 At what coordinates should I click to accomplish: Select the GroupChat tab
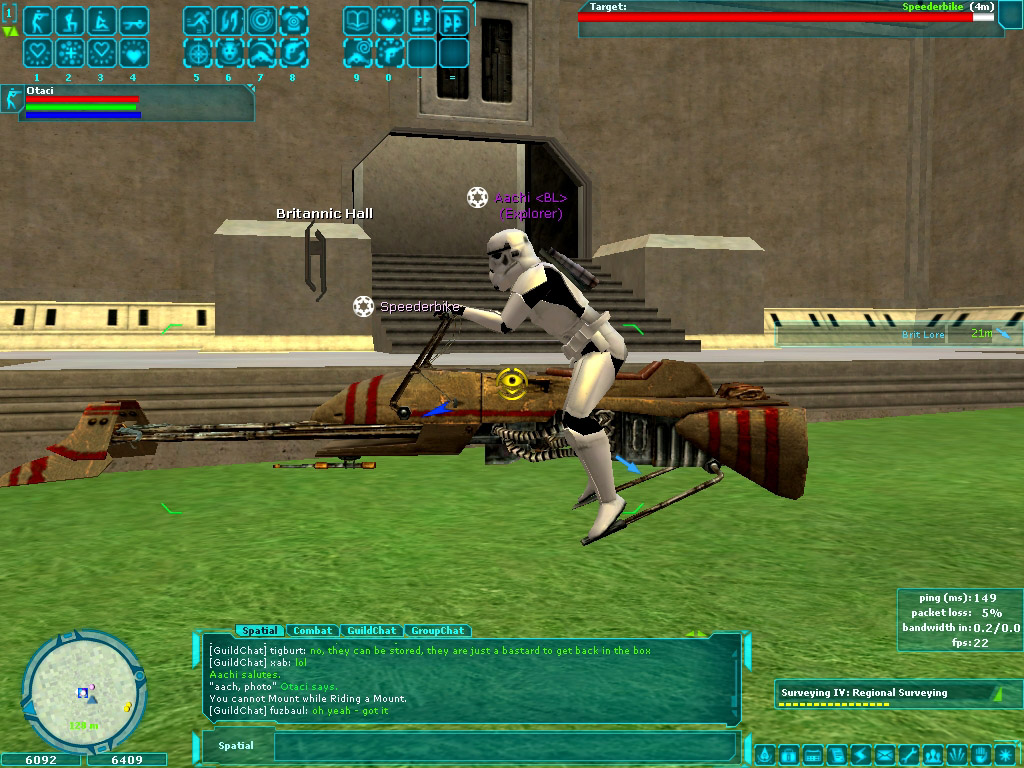(438, 631)
